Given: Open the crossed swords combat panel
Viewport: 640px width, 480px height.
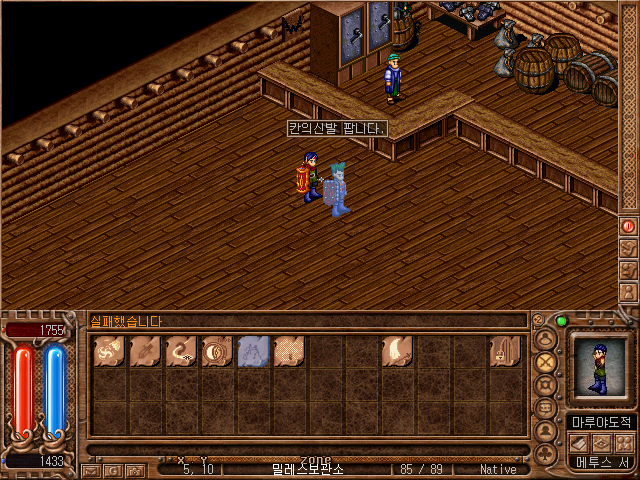Looking at the screenshot, I should point(546,362).
